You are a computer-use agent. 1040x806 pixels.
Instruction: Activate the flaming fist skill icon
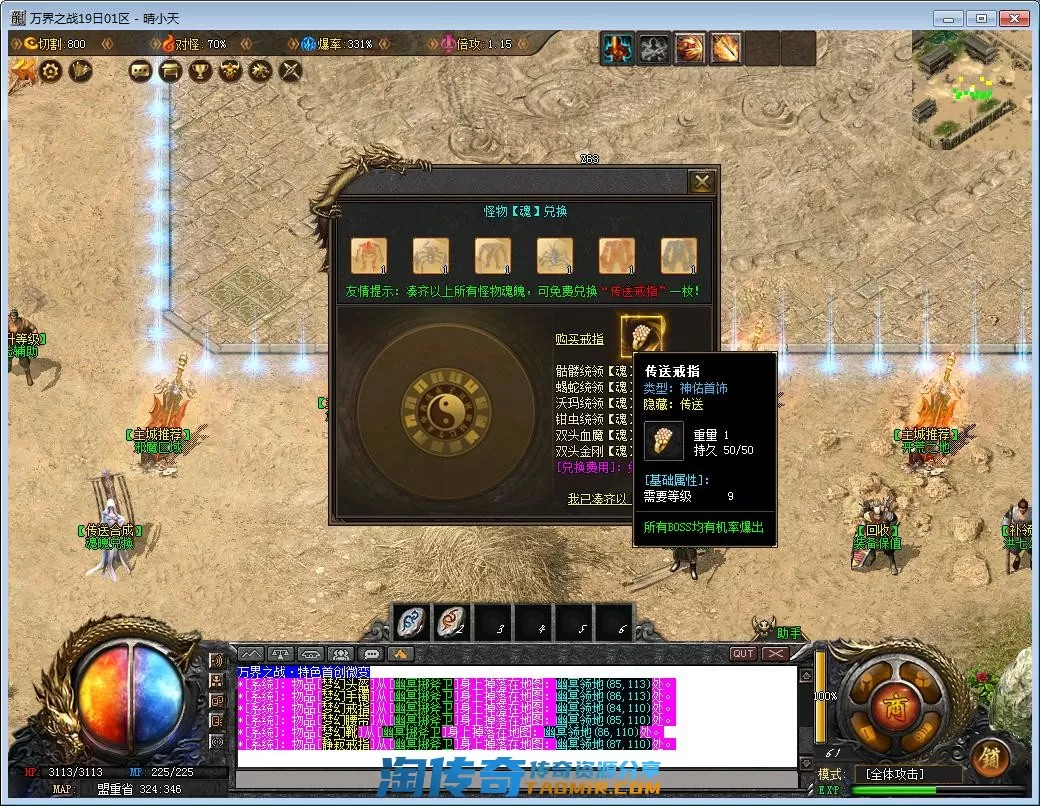[689, 48]
